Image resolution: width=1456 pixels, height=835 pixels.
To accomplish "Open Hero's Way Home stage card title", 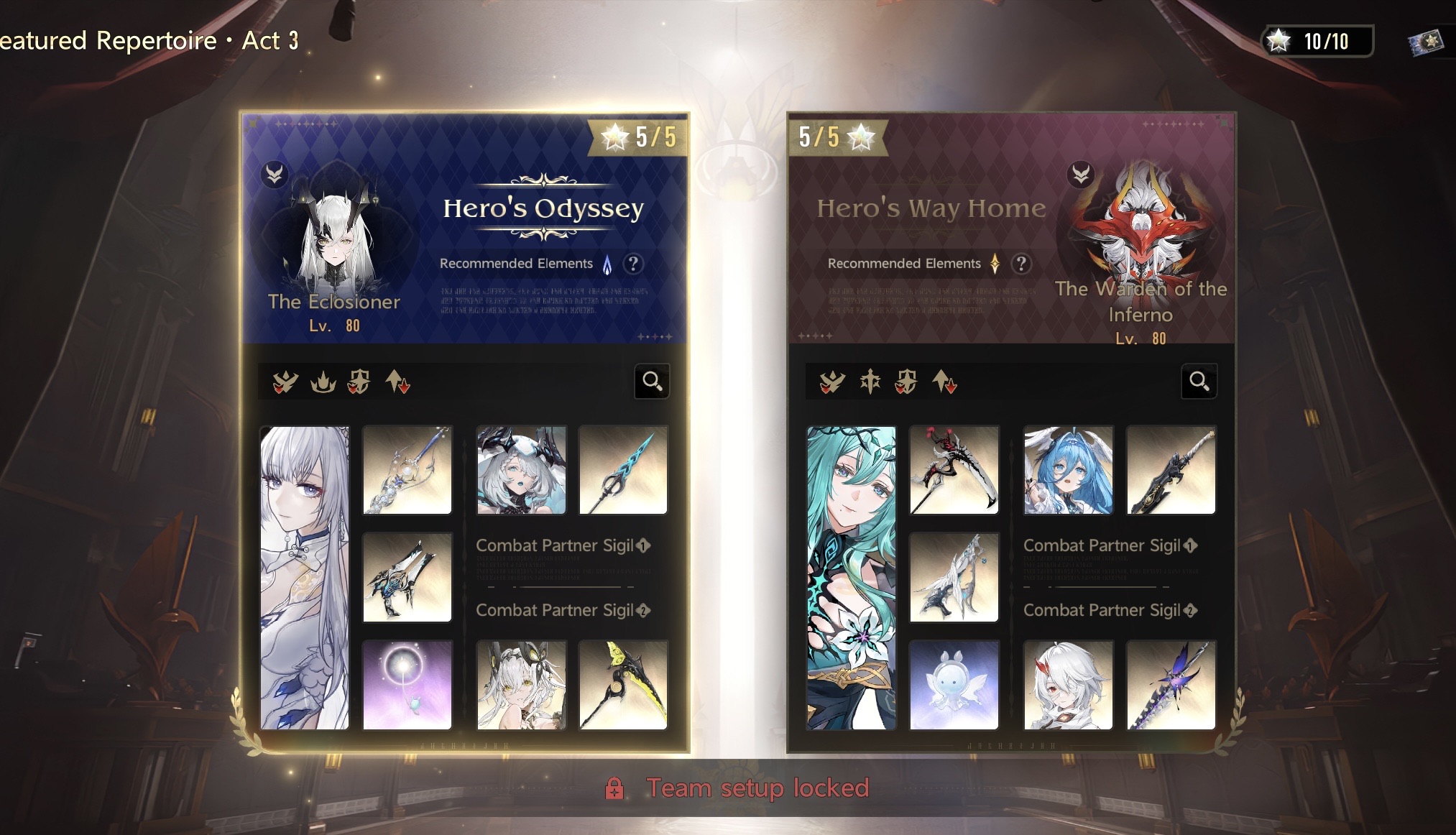I will 931,208.
